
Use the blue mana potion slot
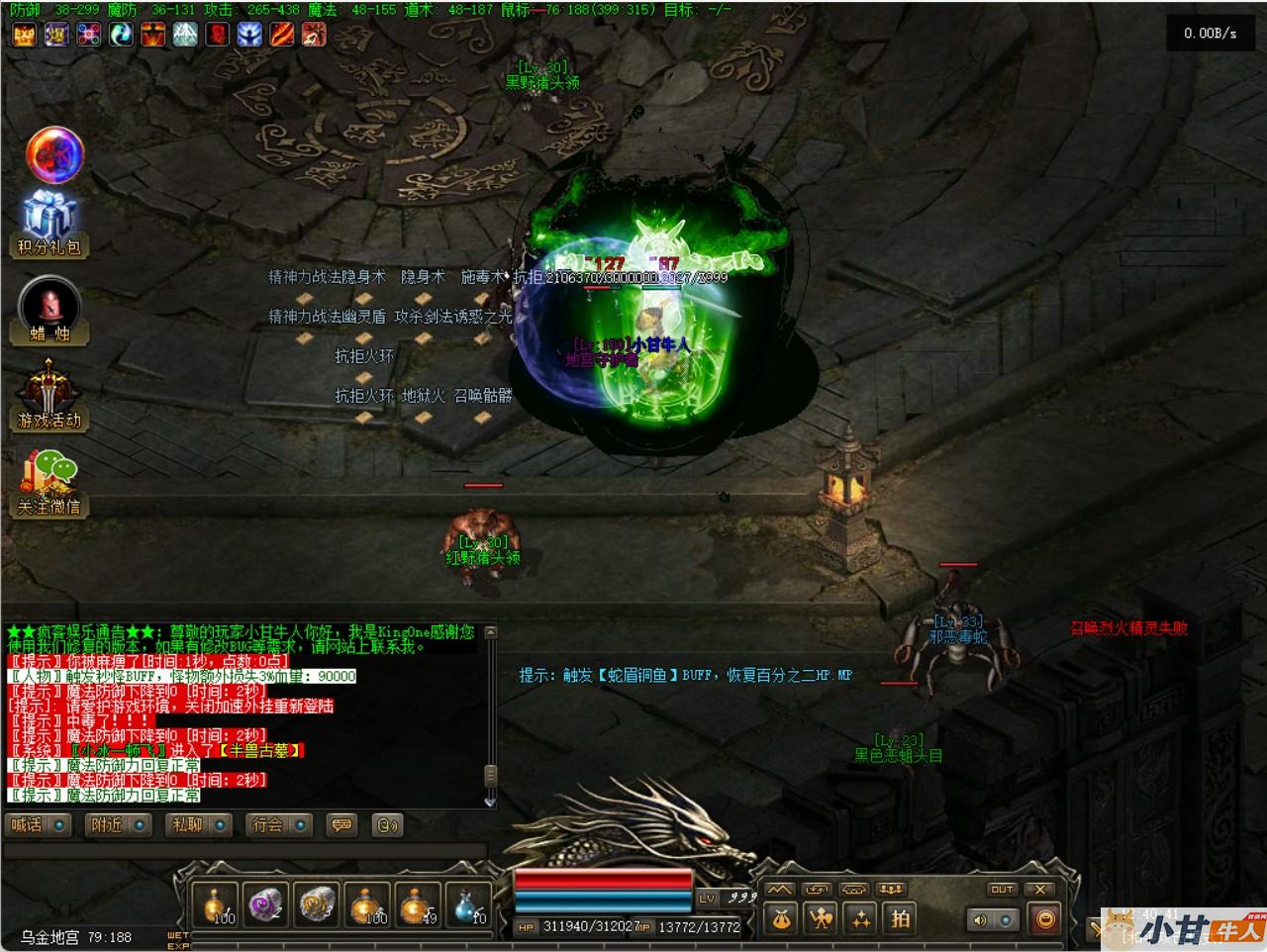(470, 905)
